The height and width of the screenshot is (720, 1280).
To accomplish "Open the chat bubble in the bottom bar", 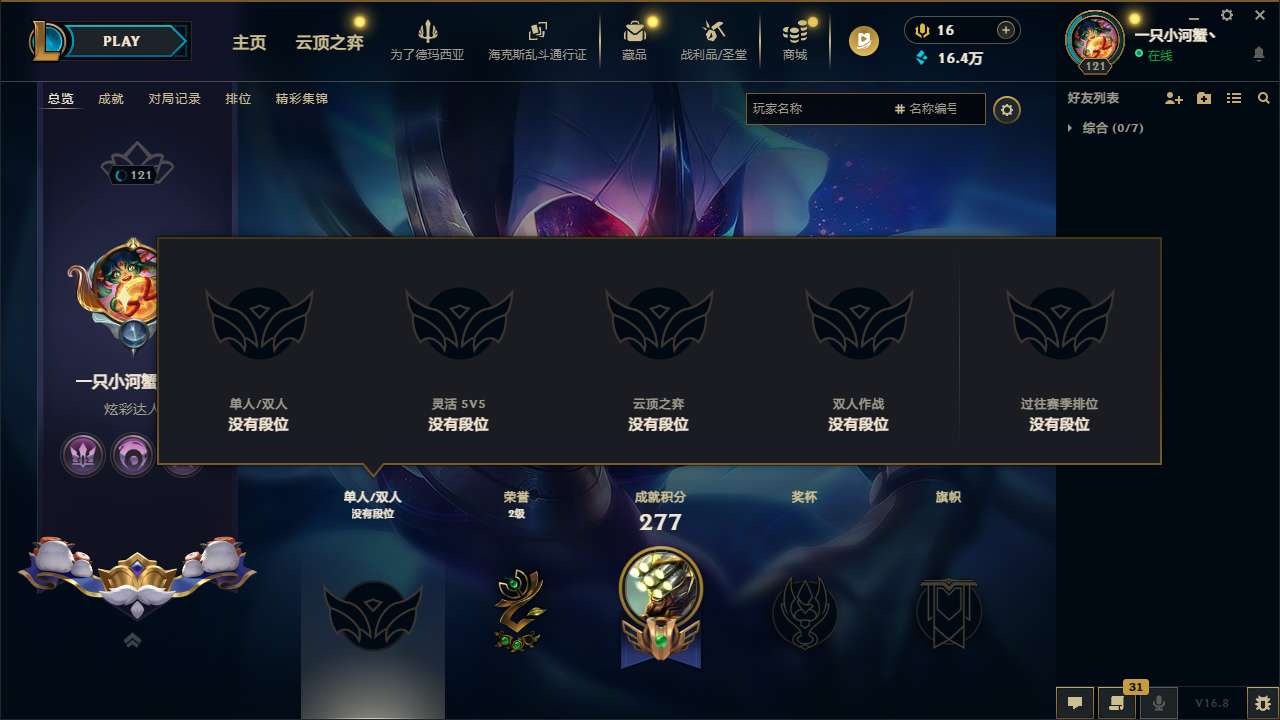I will pos(1075,703).
